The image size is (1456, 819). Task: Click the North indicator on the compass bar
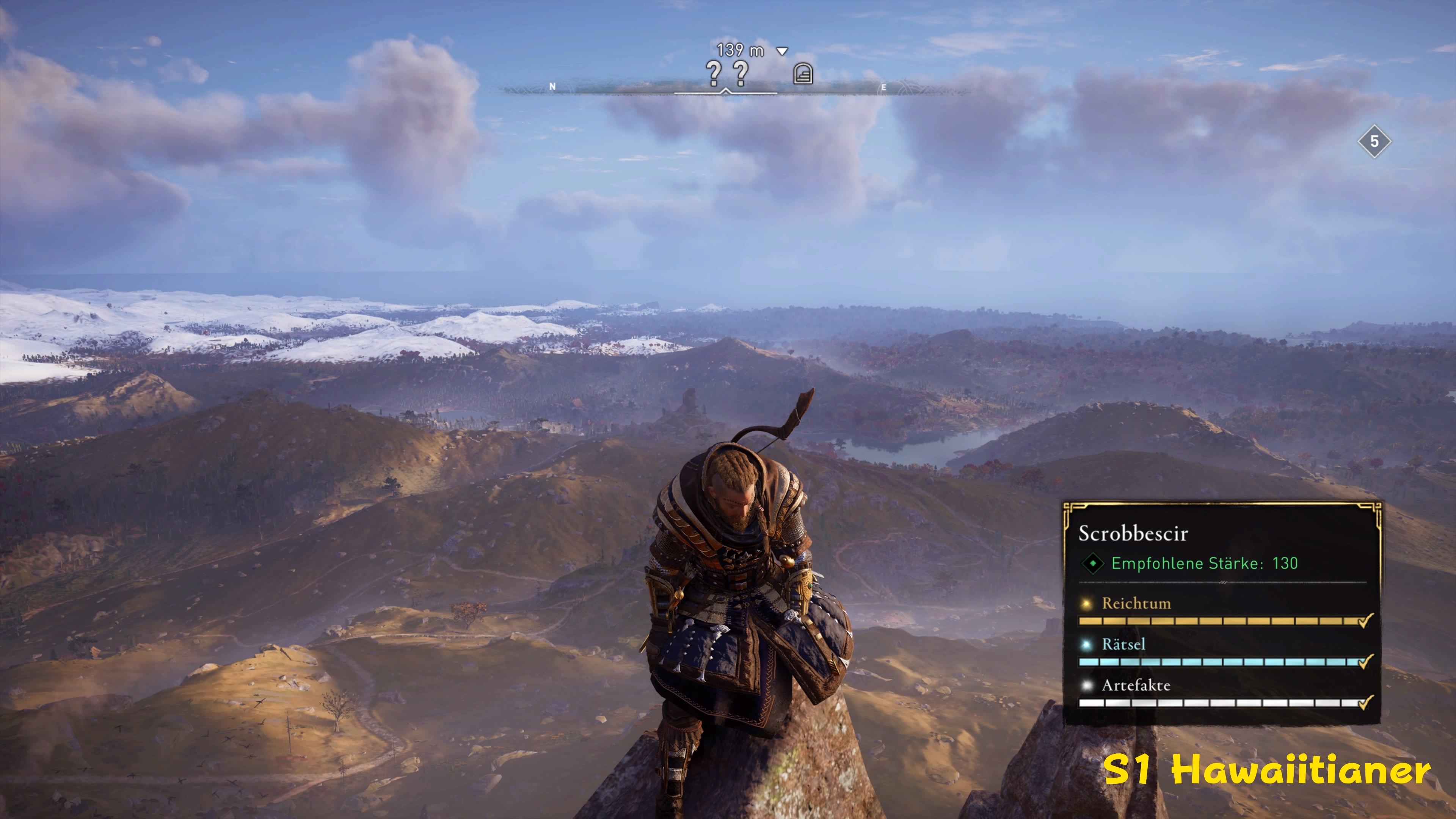click(x=553, y=86)
